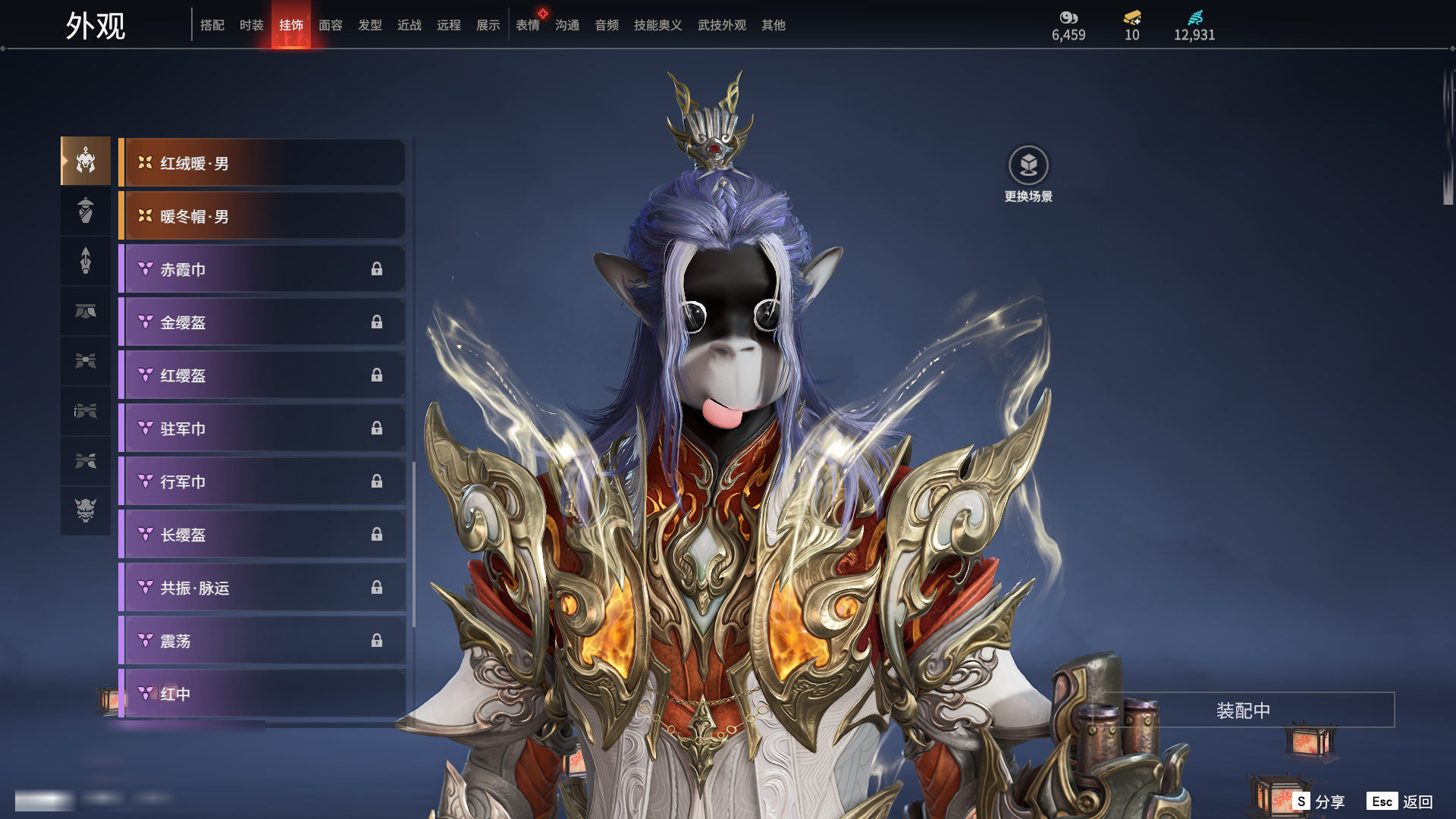The width and height of the screenshot is (1456, 819).
Task: Select the 面容 tab
Action: (x=330, y=25)
